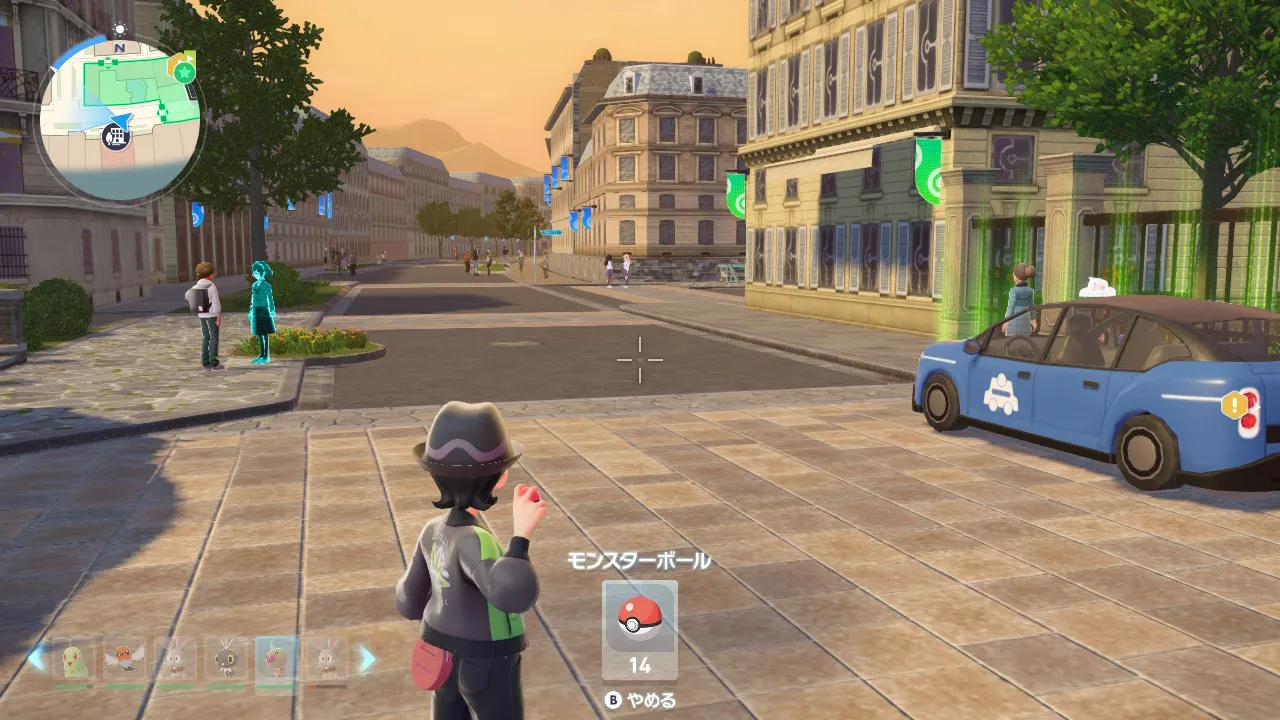
Task: Select the building marker on the minimap
Action: click(x=118, y=137)
